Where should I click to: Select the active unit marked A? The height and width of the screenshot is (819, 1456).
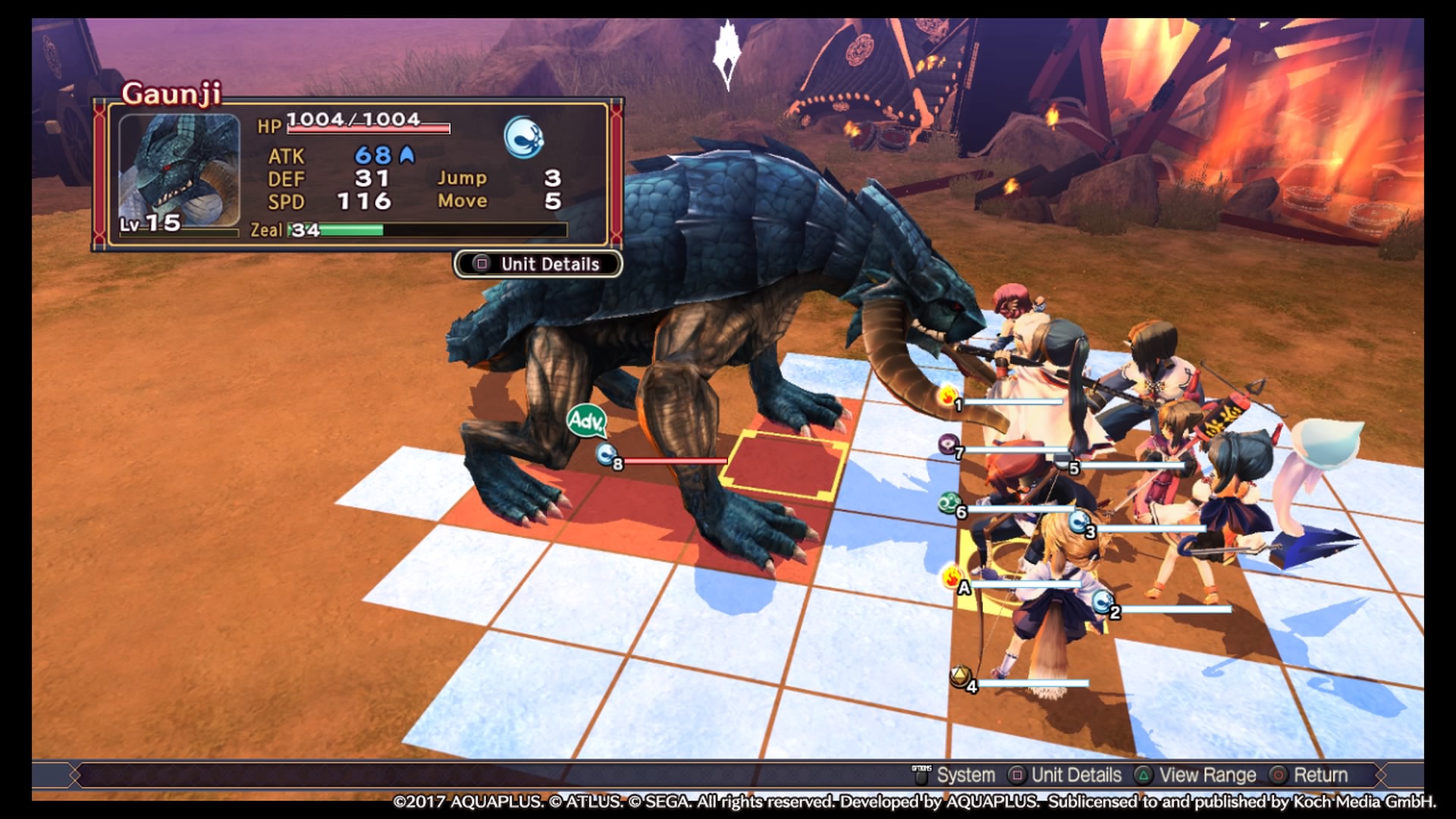[x=956, y=581]
